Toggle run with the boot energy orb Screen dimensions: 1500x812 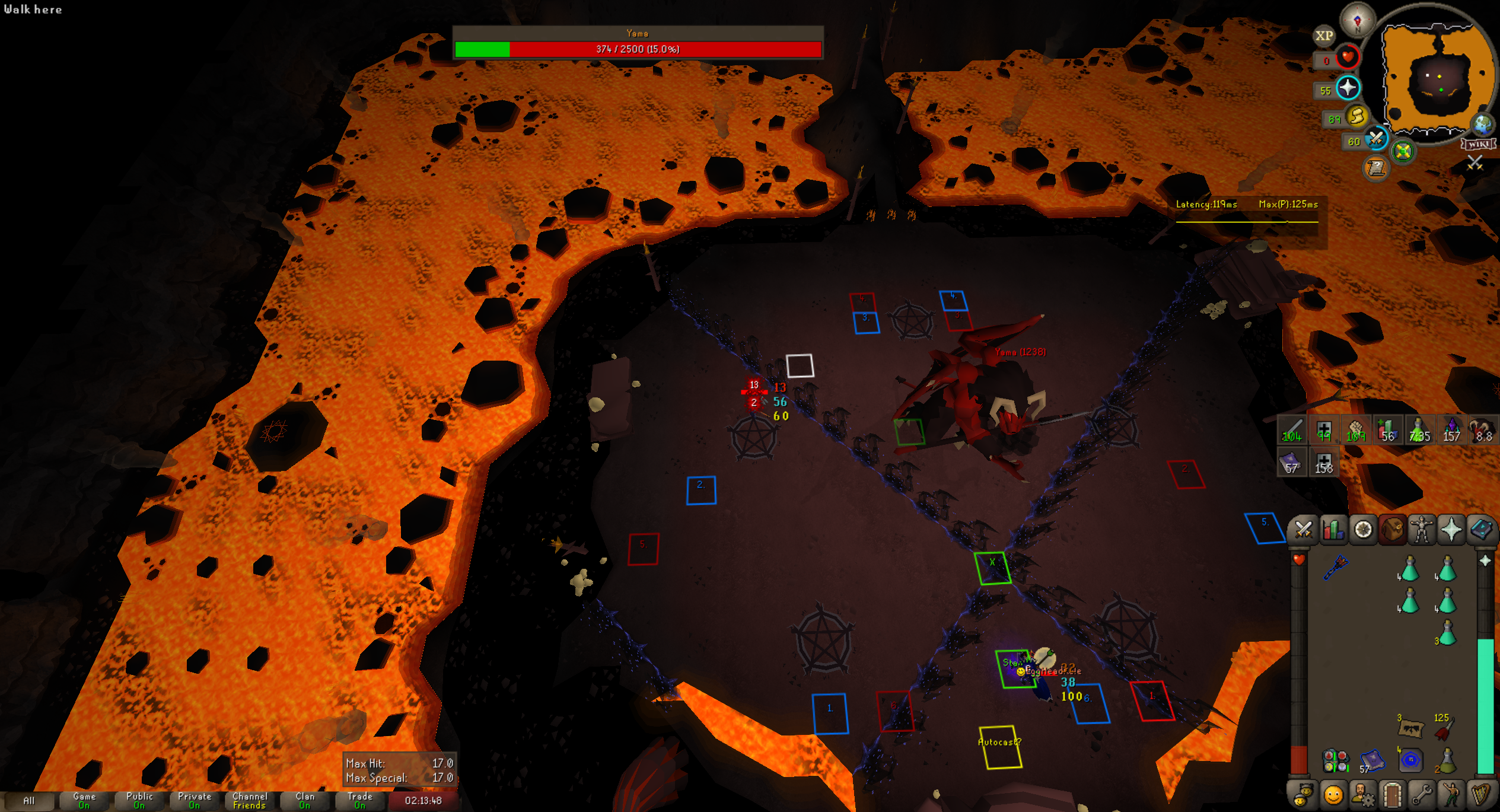[1357, 117]
